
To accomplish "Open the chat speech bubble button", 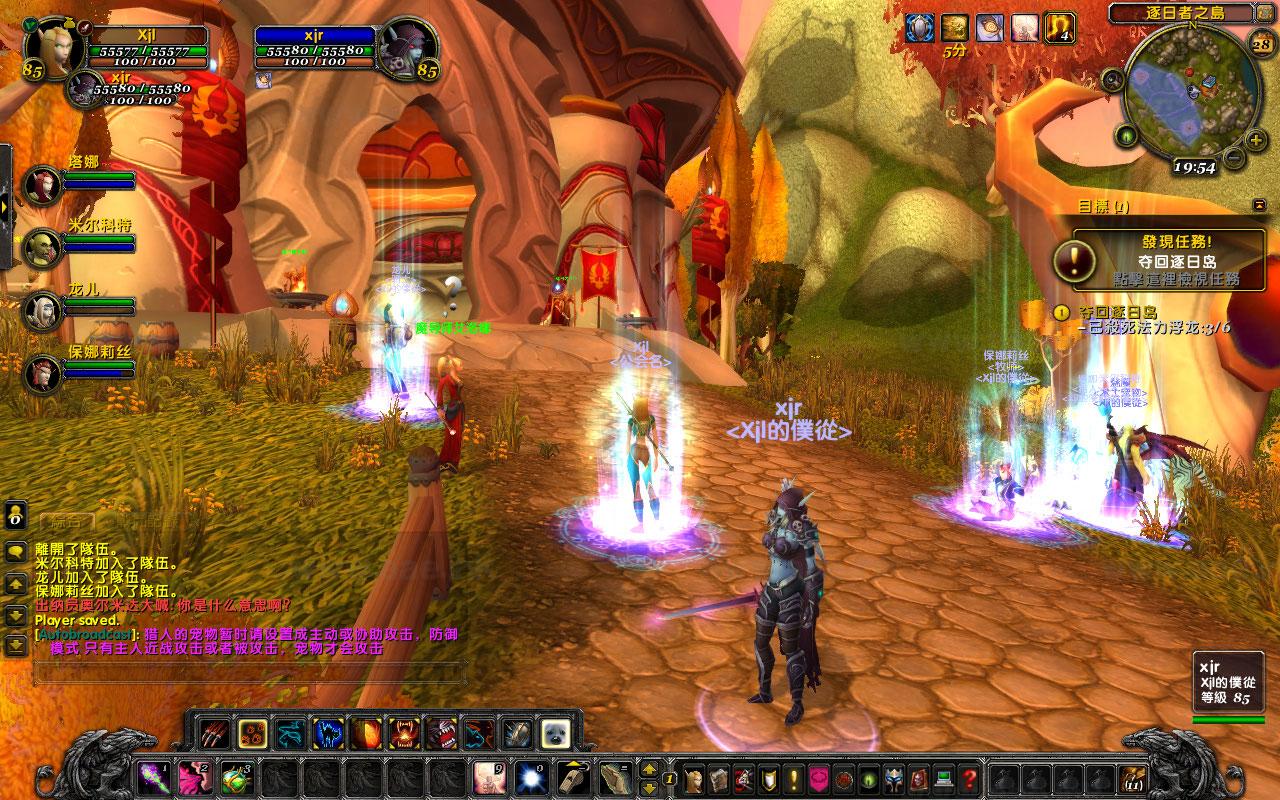I will coord(16,551).
